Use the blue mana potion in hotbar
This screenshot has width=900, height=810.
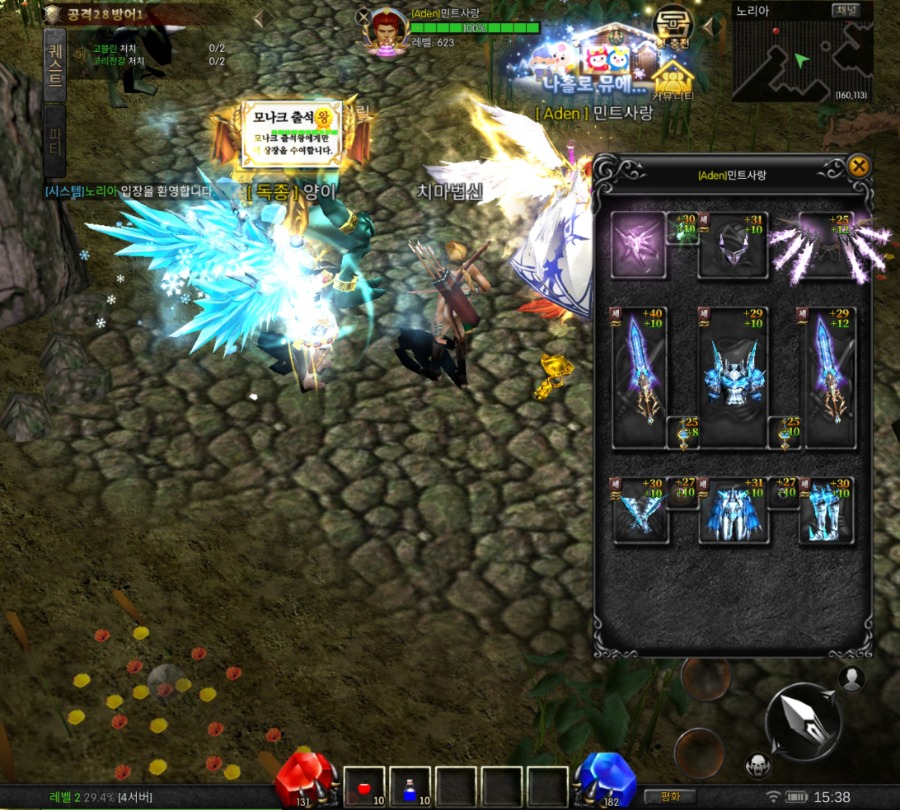(410, 786)
